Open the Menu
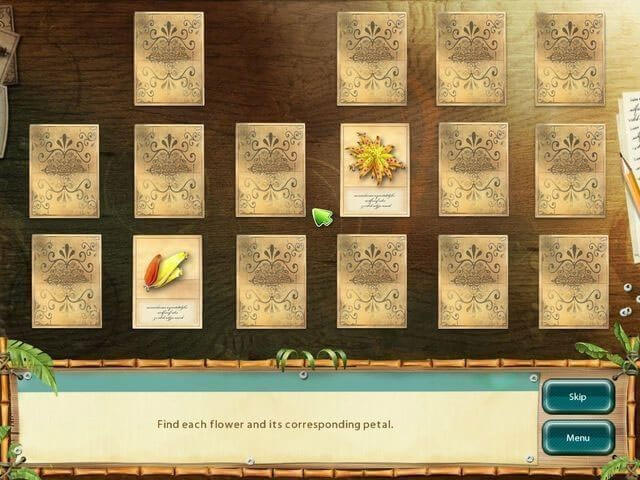 [577, 437]
